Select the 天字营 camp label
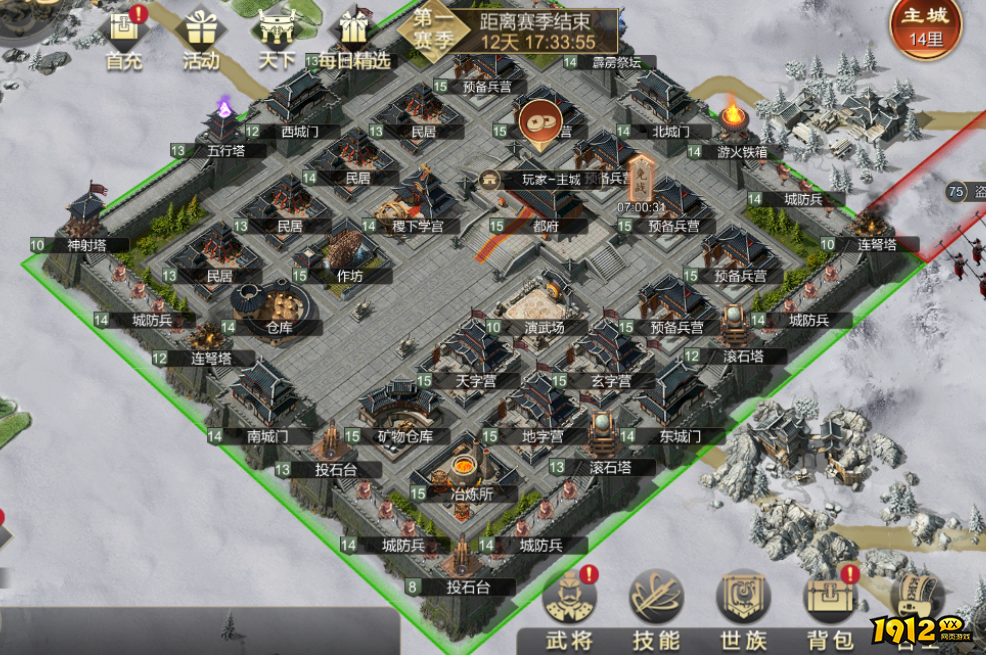The height and width of the screenshot is (655, 986). click(x=475, y=381)
